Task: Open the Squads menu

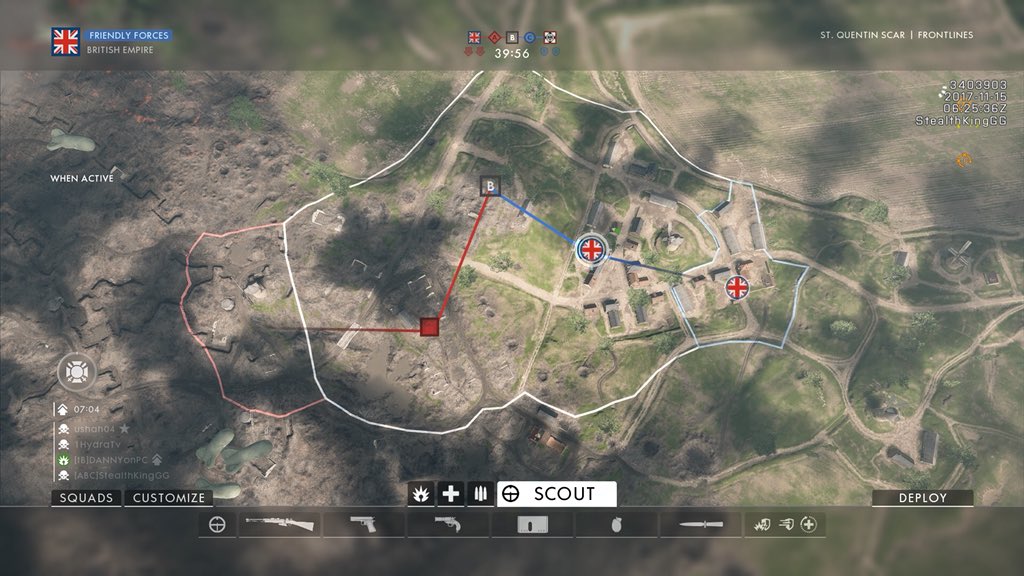Action: (86, 497)
